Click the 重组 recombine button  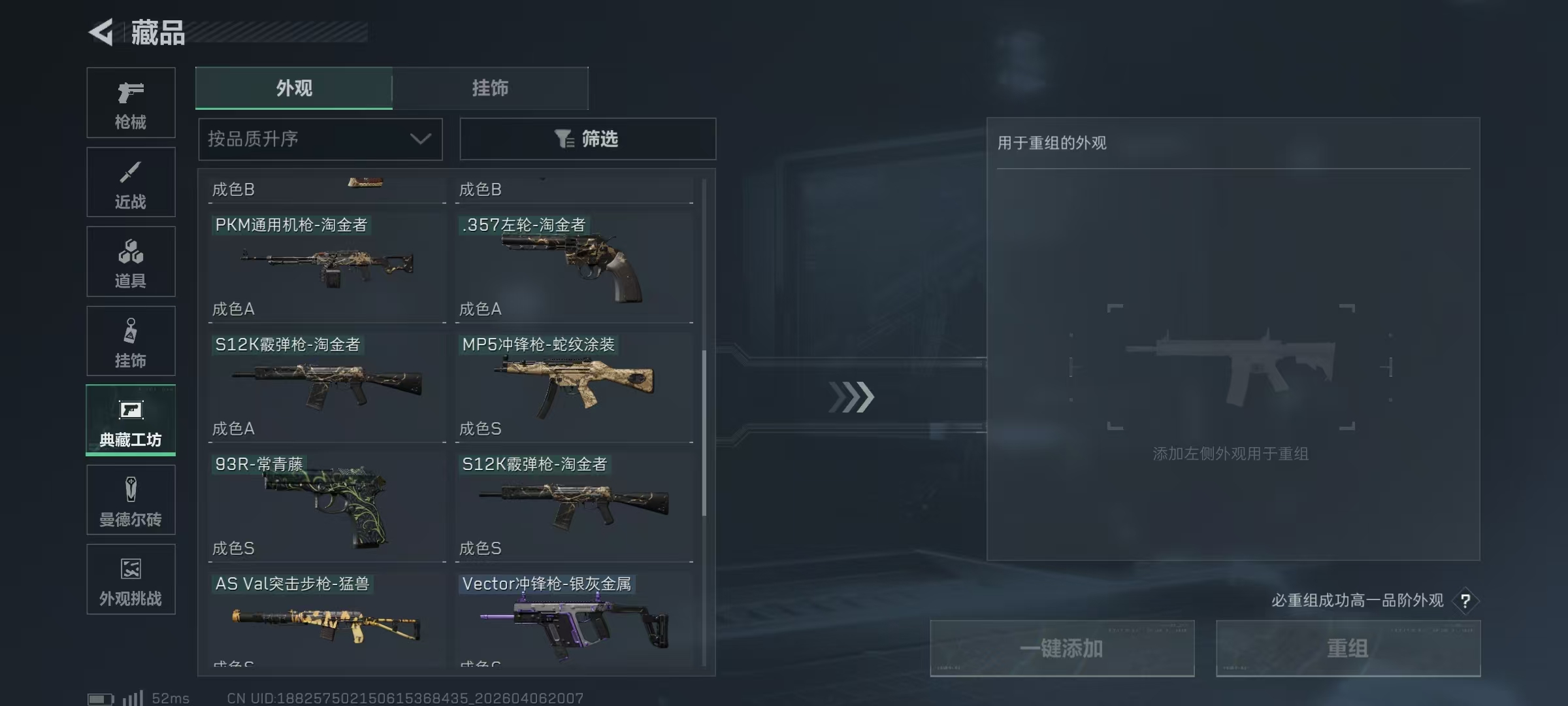pyautogui.click(x=1348, y=648)
